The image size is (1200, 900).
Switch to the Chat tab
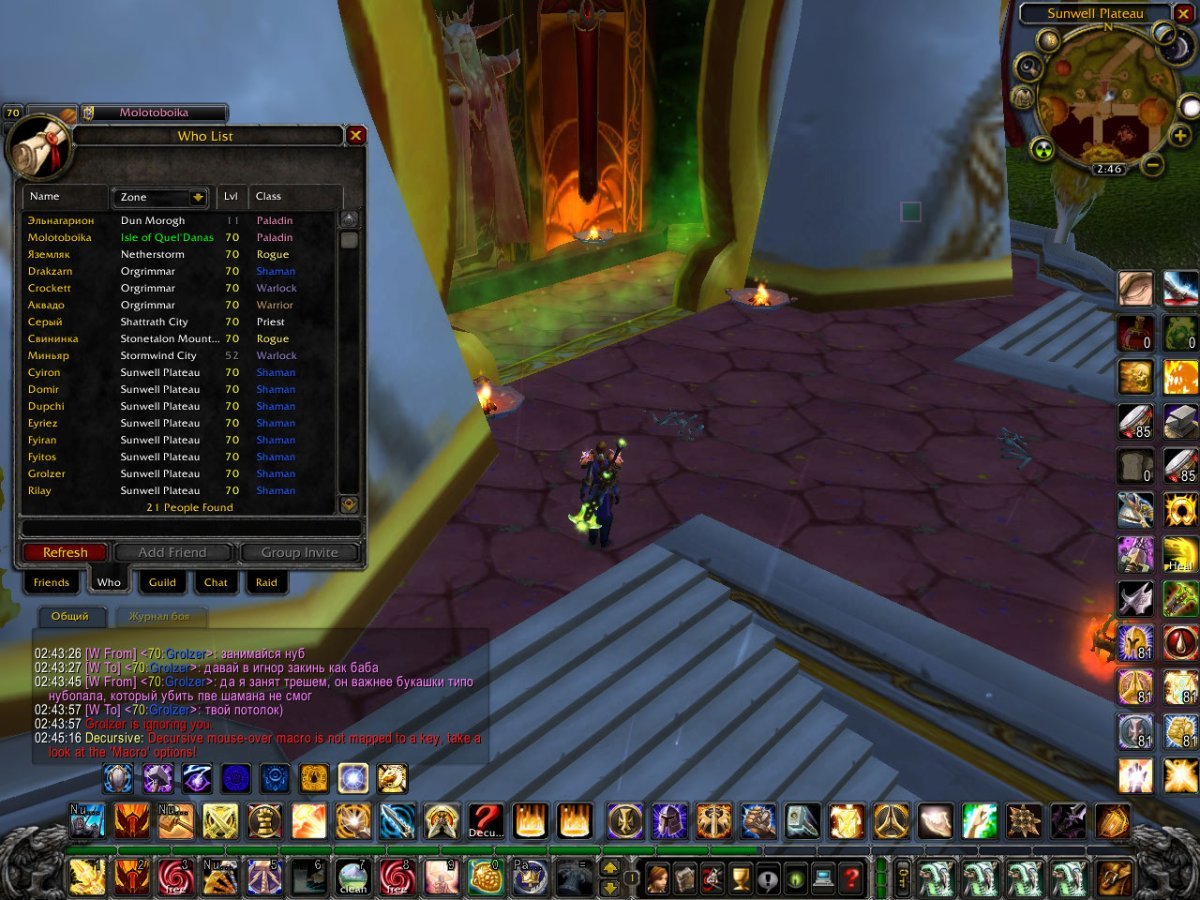[216, 582]
